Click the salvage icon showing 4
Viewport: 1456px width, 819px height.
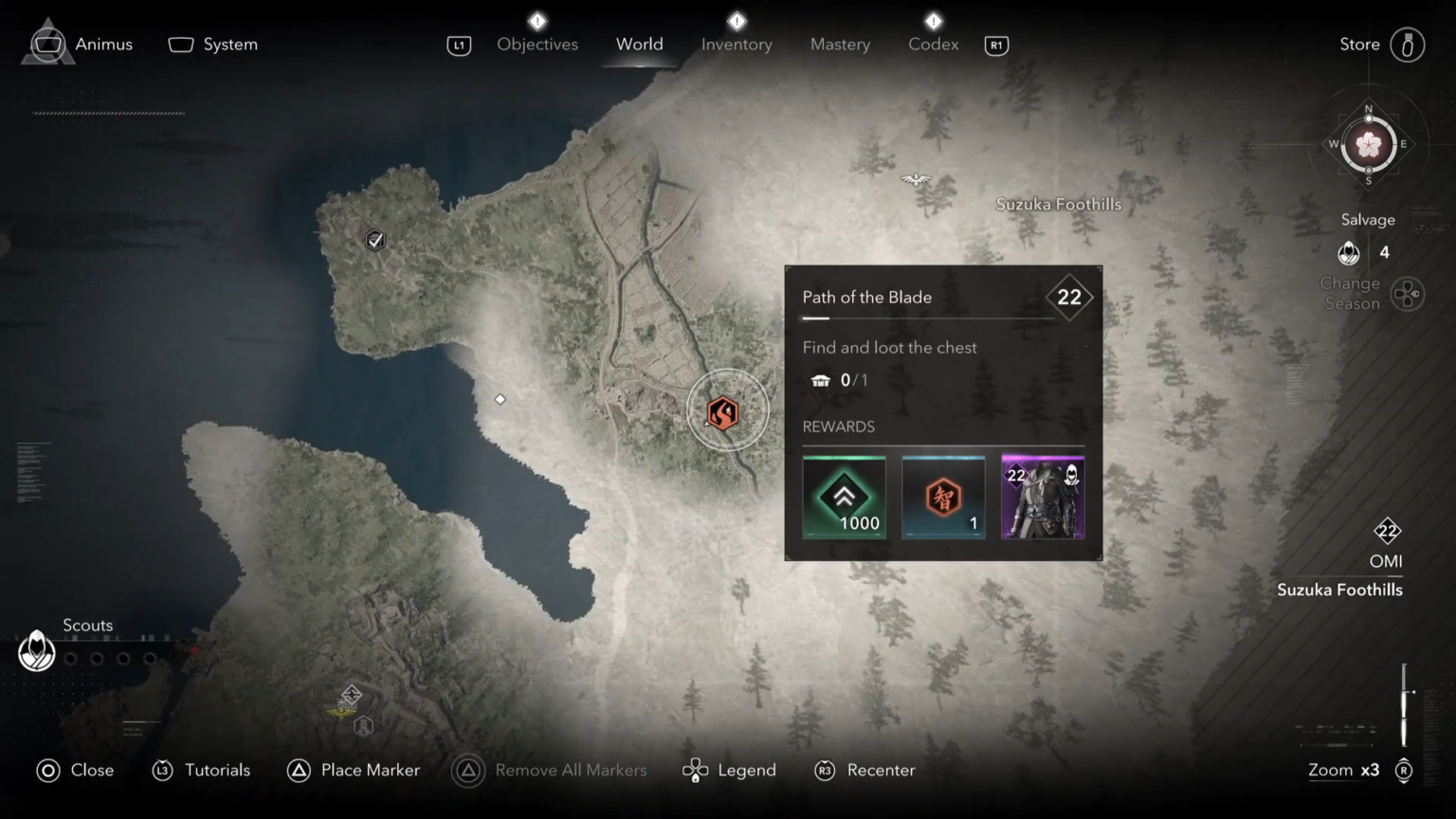click(x=1349, y=253)
